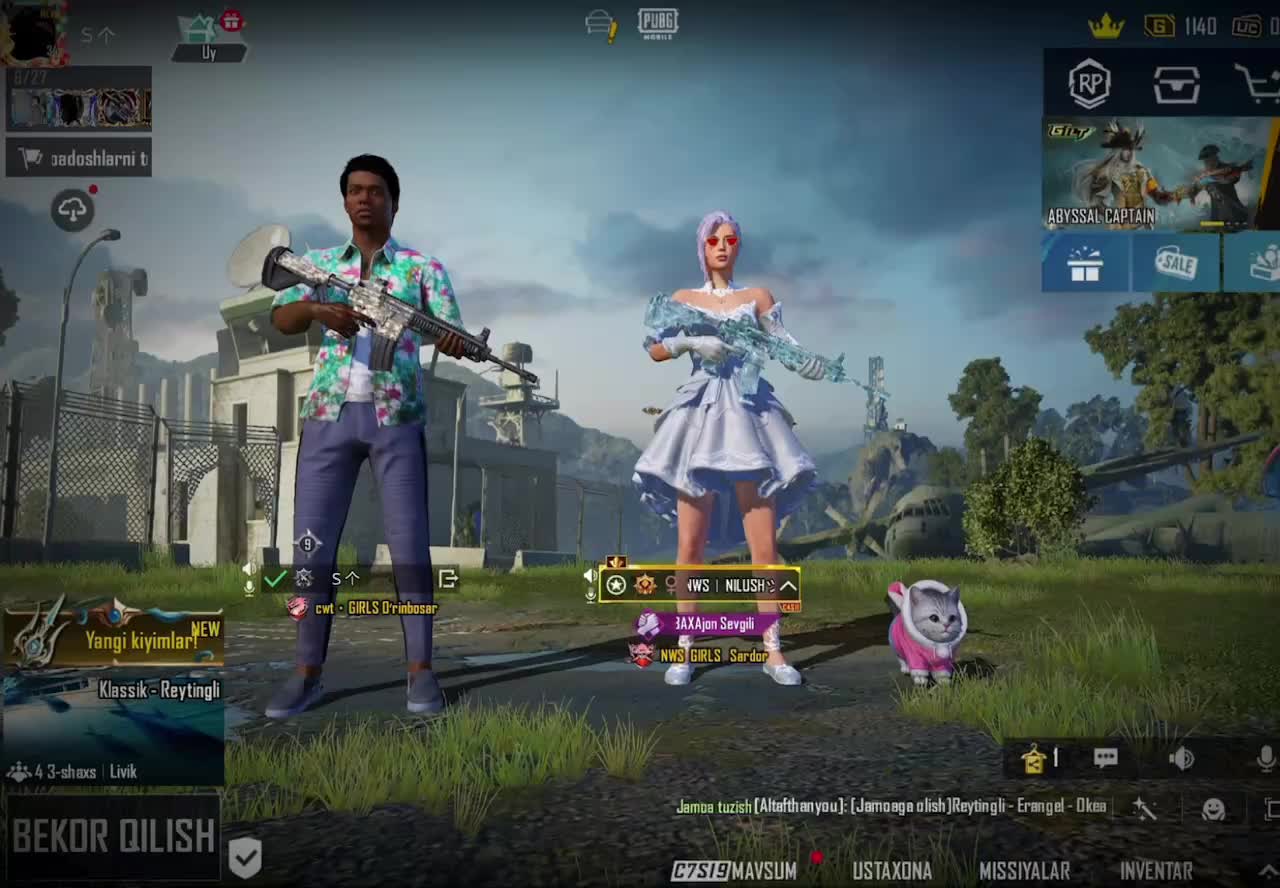Image resolution: width=1280 pixels, height=888 pixels.
Task: Switch to the MAVSUM season tab
Action: (735, 871)
